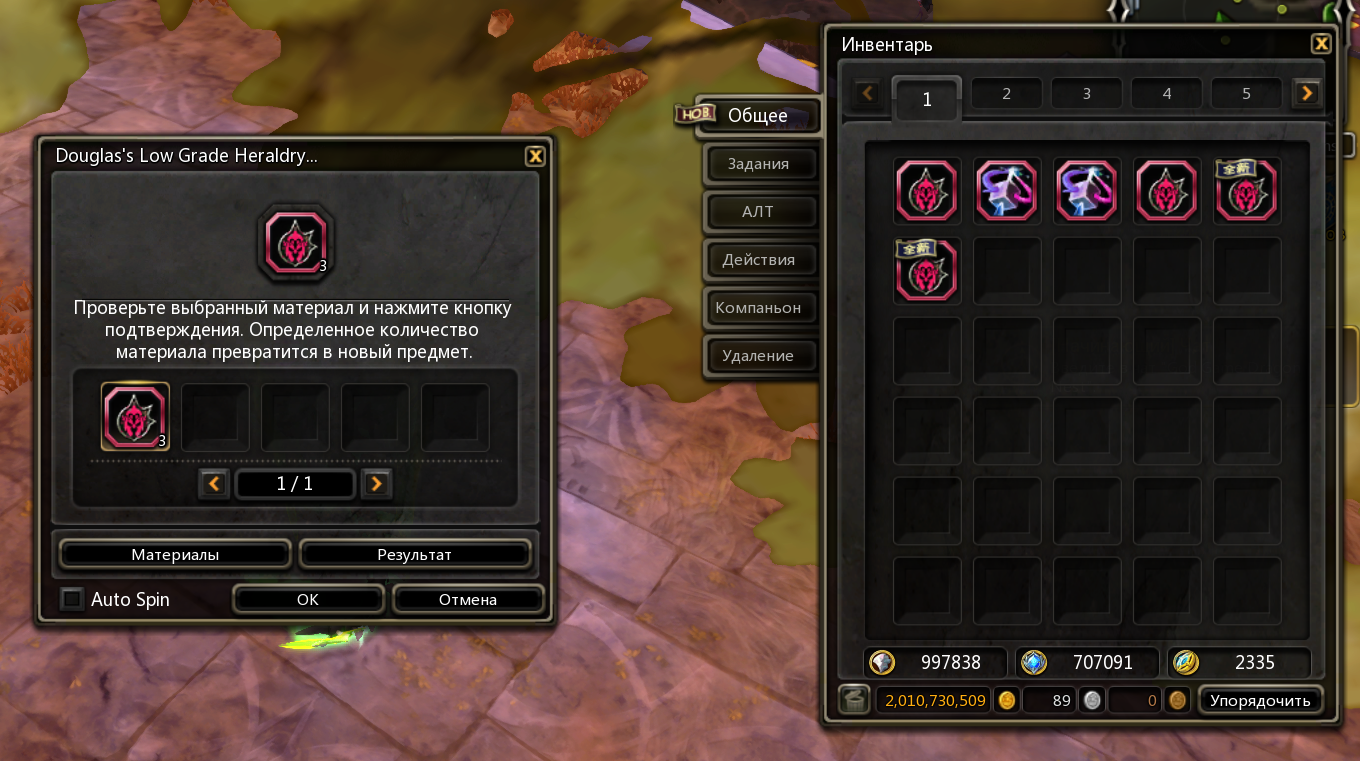This screenshot has width=1360, height=761.
Task: Show the Результат section
Action: [x=414, y=554]
